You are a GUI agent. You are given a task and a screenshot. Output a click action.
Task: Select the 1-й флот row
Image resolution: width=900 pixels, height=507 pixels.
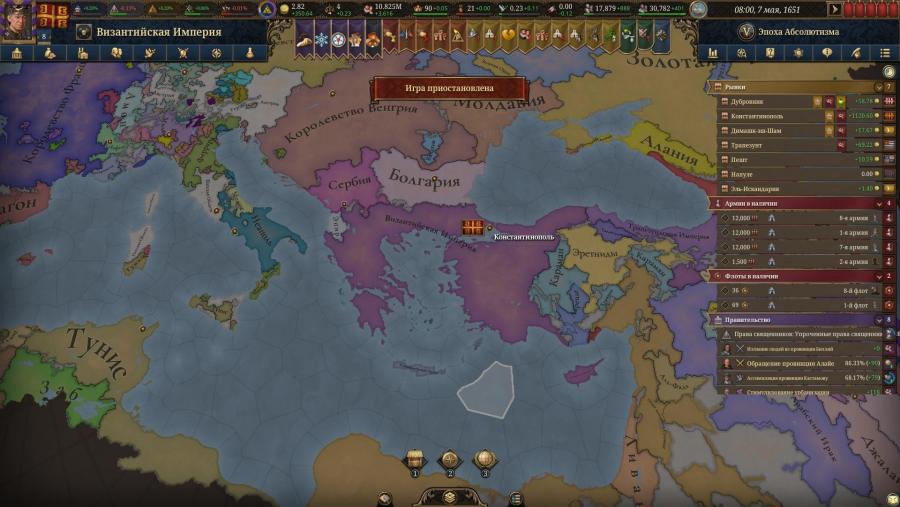point(800,305)
